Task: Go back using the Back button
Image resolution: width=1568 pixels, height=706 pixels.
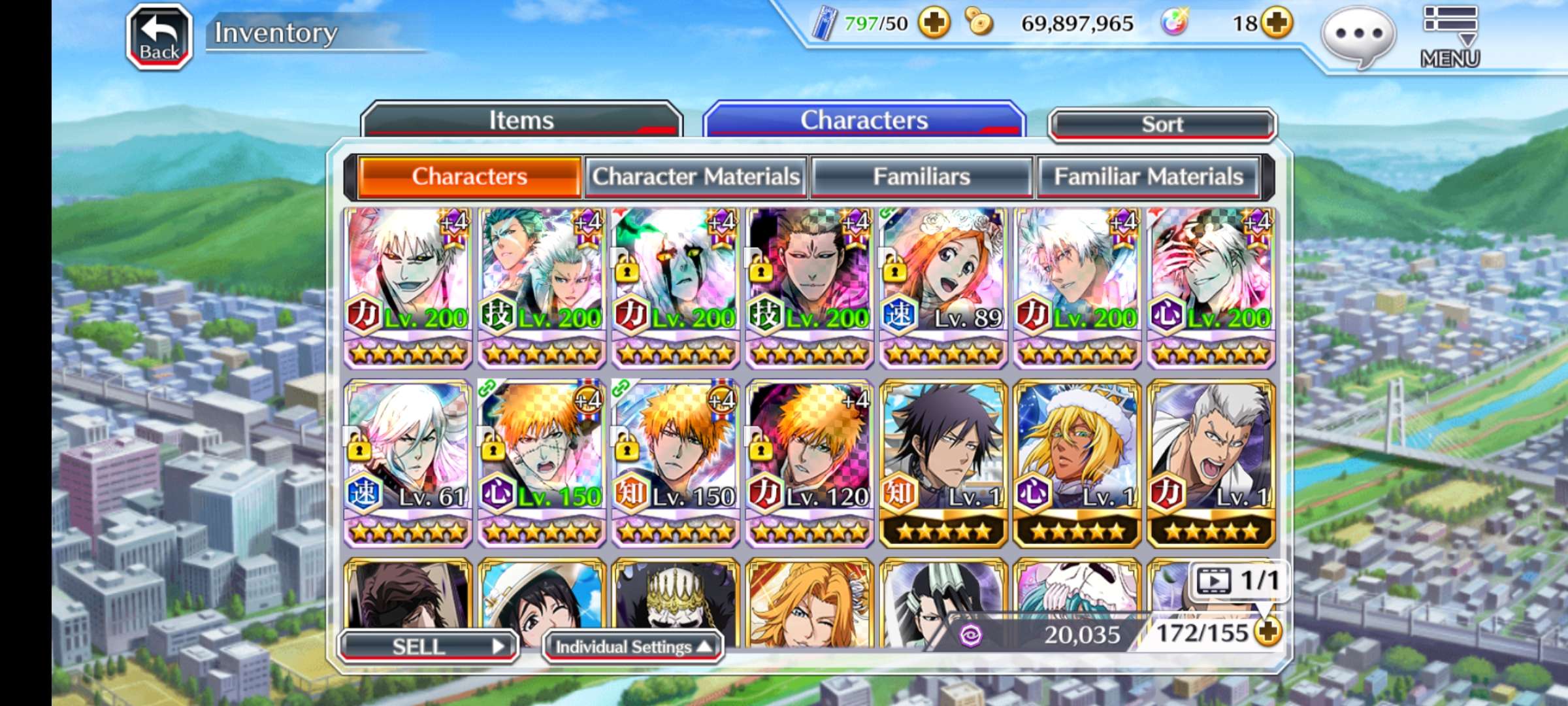Action: point(159,37)
